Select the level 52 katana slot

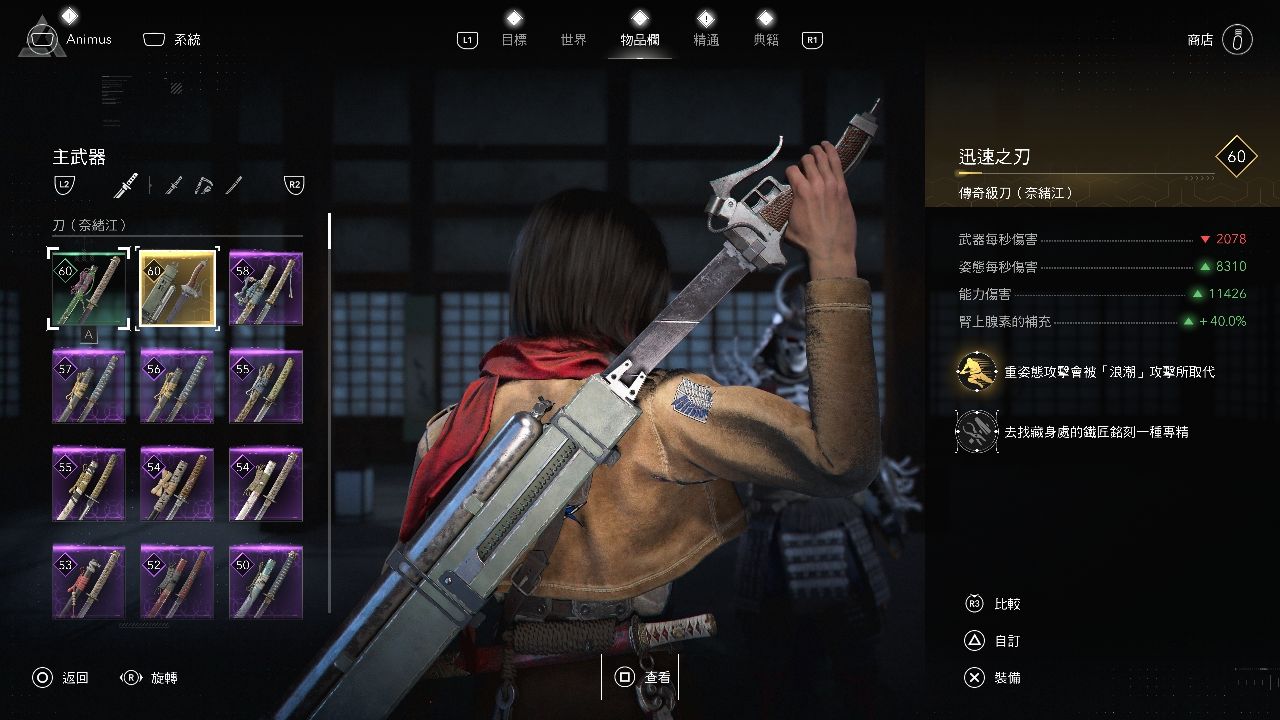point(177,581)
